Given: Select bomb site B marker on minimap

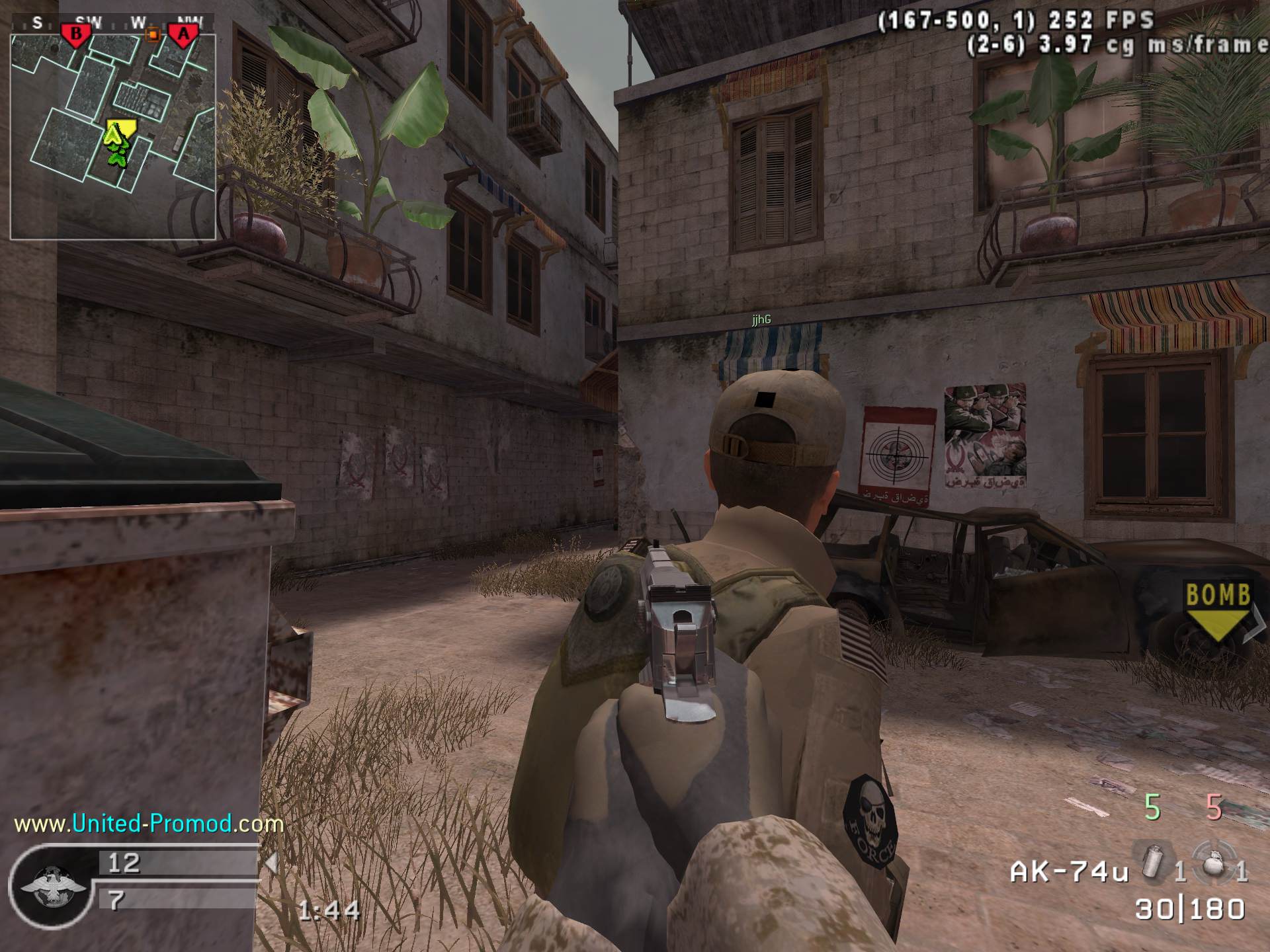Looking at the screenshot, I should point(76,34).
